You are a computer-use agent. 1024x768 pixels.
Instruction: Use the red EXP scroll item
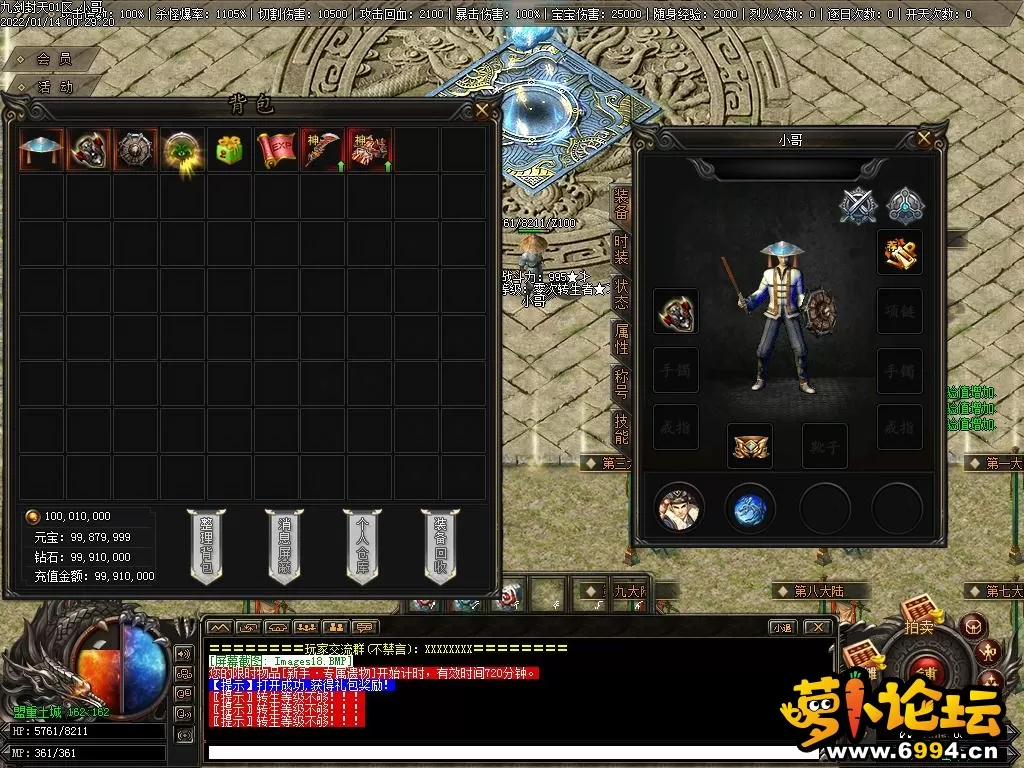tap(277, 150)
